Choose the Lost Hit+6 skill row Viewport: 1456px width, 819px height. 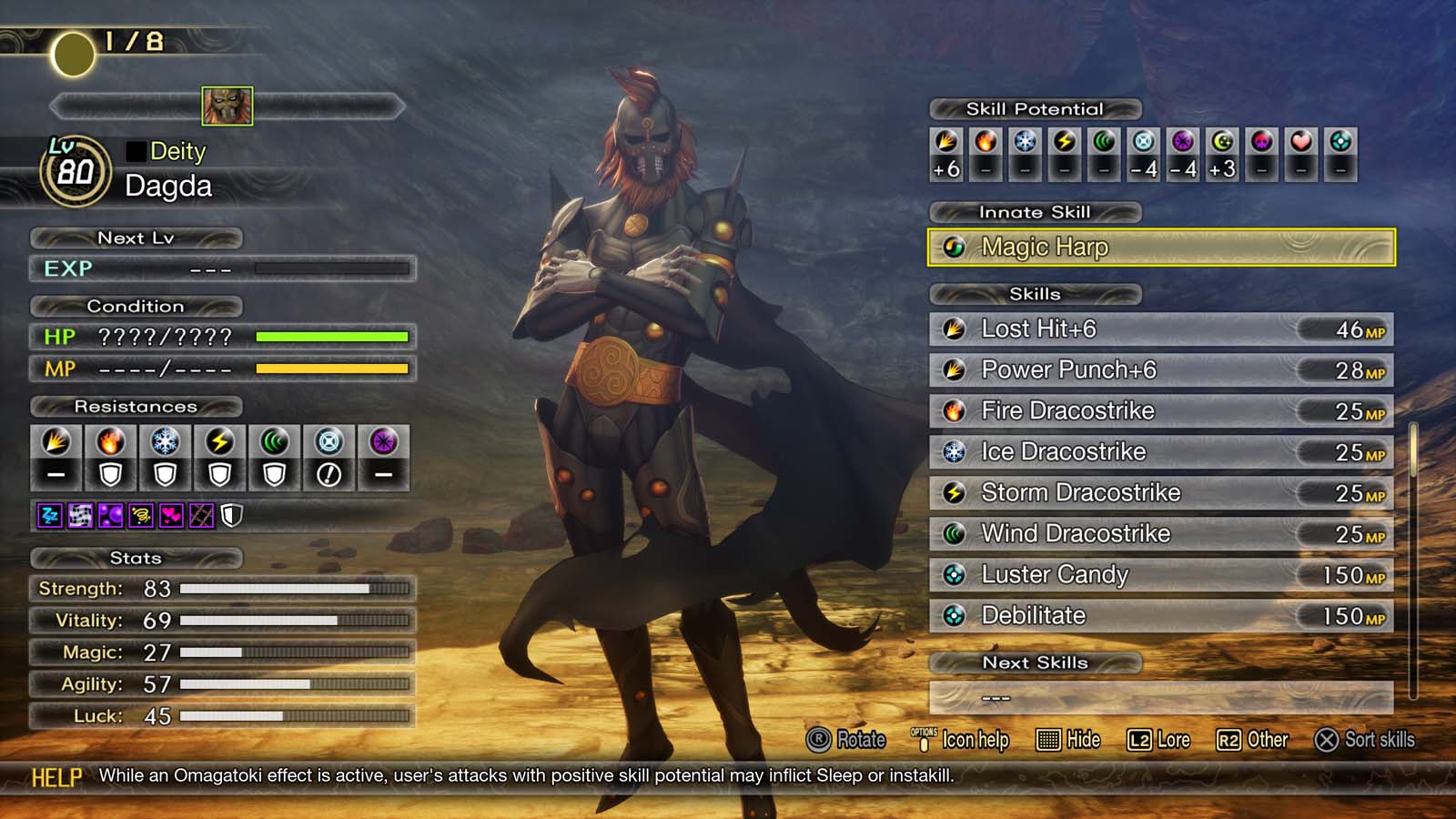point(1160,329)
